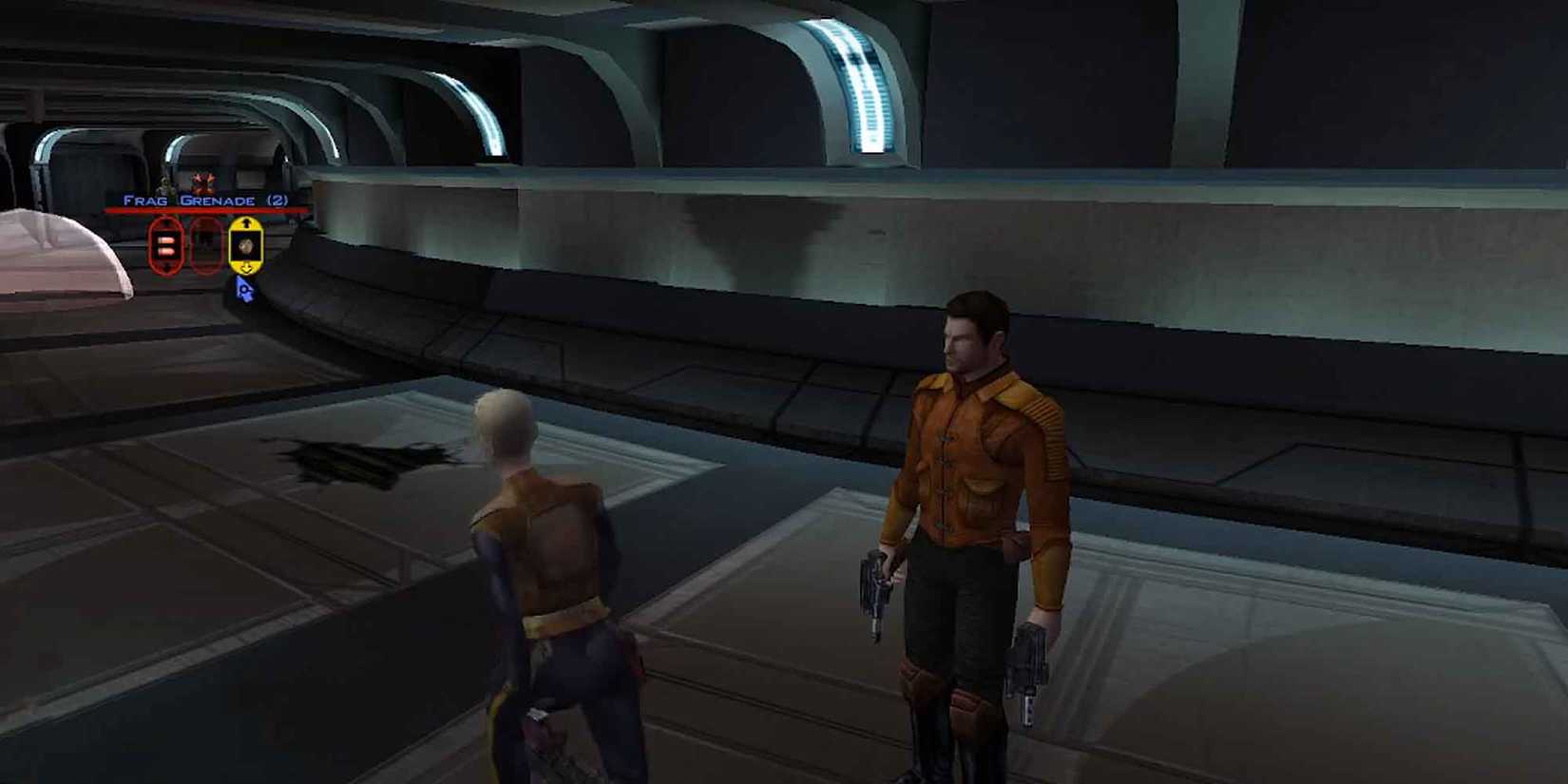The image size is (1568, 784).
Task: Click the empty middle action queue slot
Action: (205, 246)
